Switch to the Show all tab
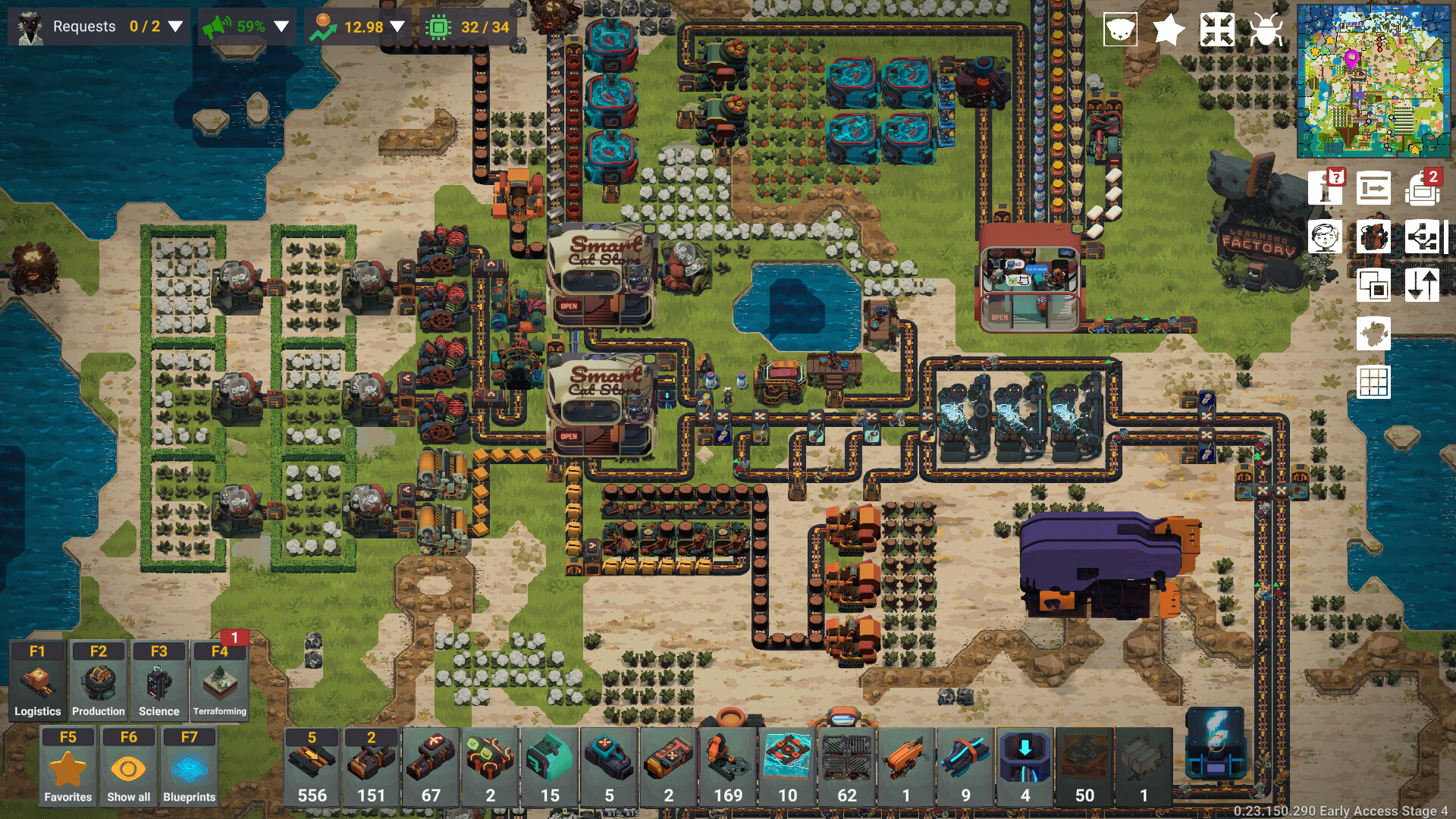Viewport: 1456px width, 819px height. [x=128, y=767]
